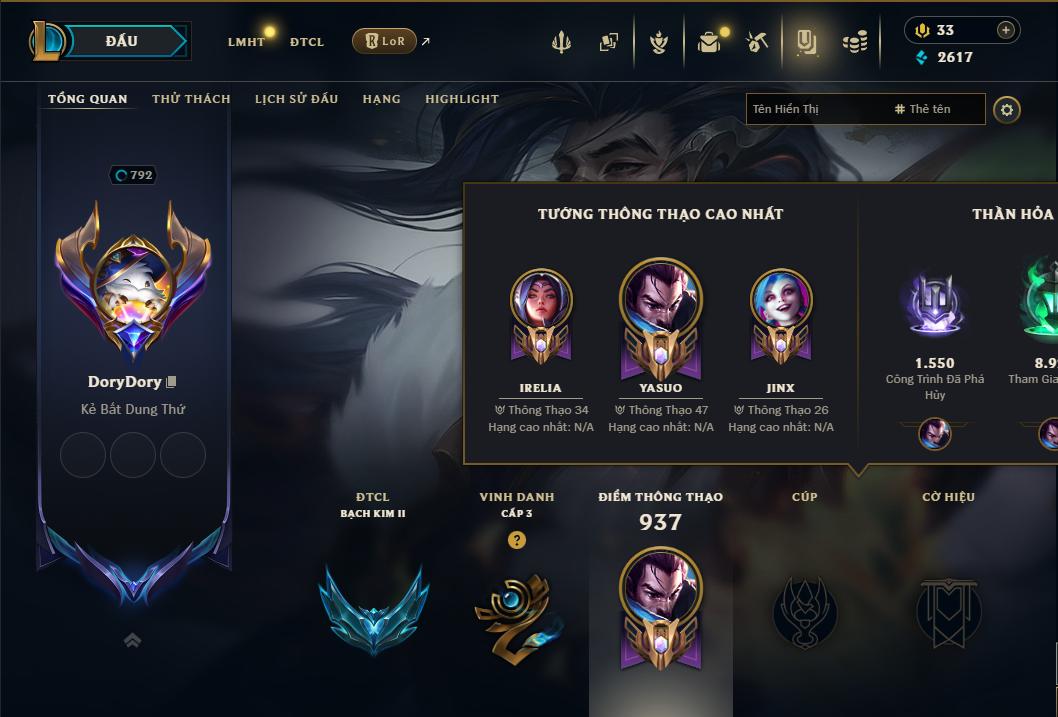Image resolution: width=1058 pixels, height=717 pixels.
Task: Switch to the THỬ THÁCH tab
Action: point(191,99)
